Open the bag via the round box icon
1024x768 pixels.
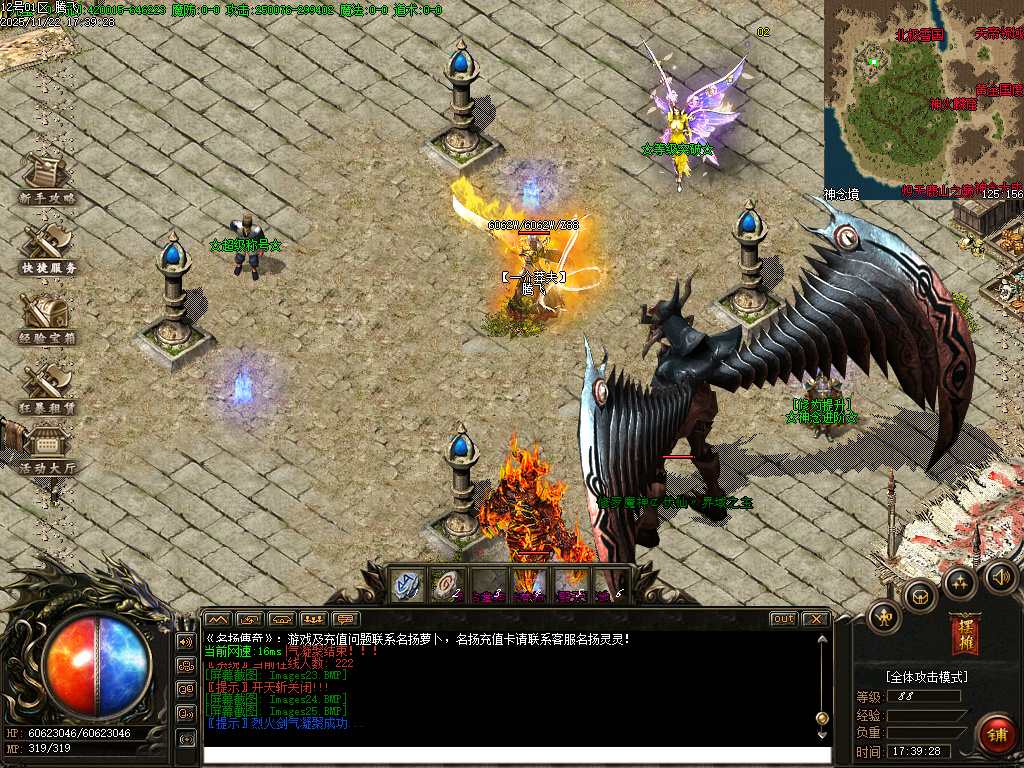(919, 597)
